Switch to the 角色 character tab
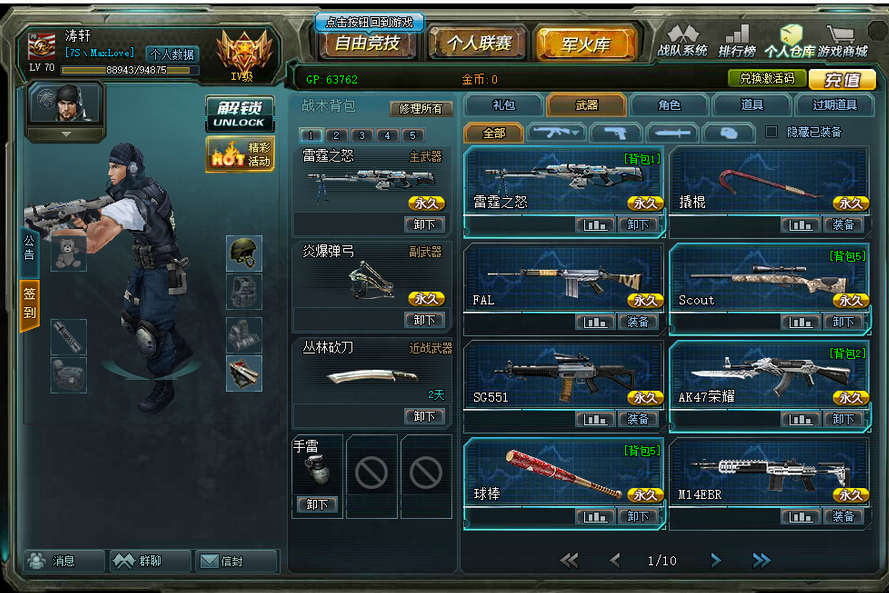This screenshot has width=889, height=593. (669, 105)
